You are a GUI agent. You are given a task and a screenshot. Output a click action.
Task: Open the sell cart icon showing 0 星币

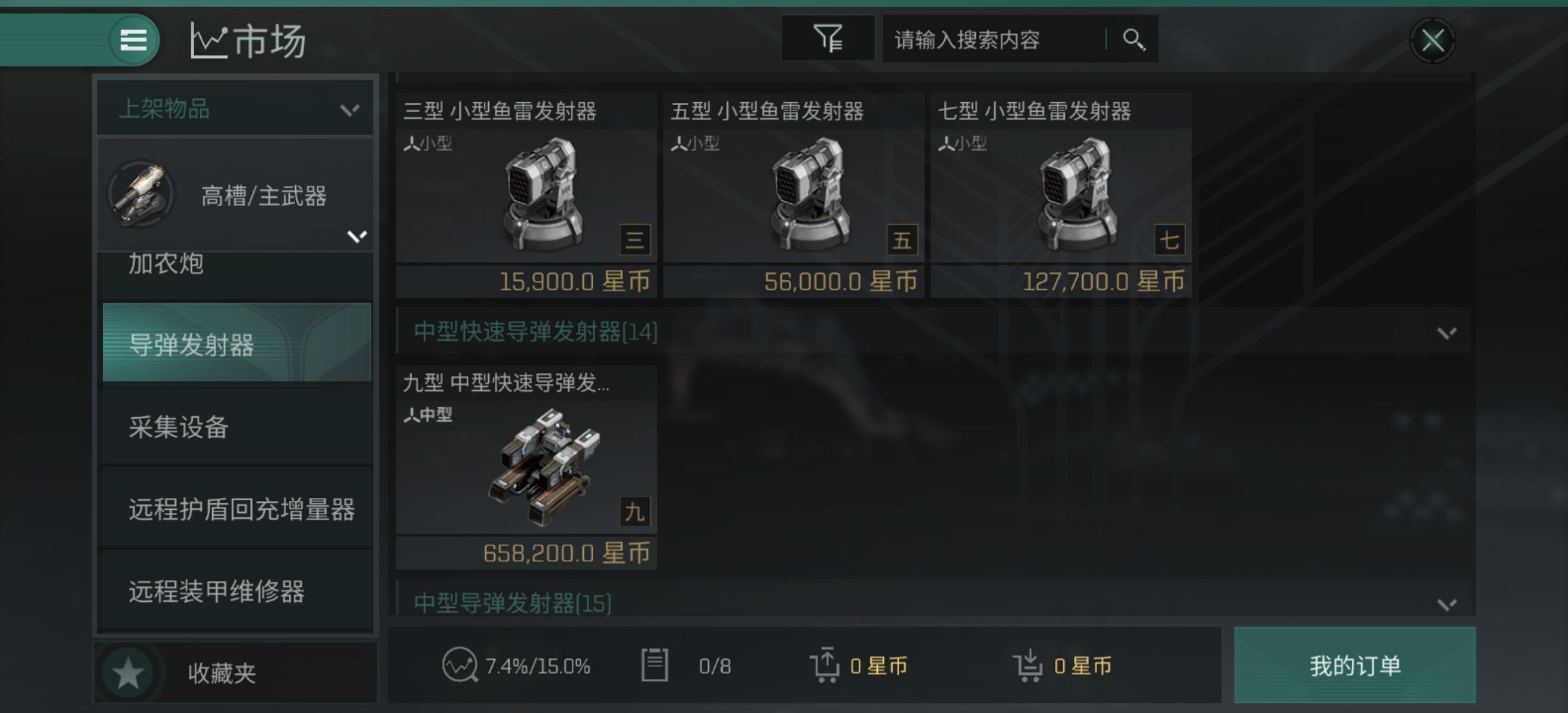pyautogui.click(x=827, y=665)
